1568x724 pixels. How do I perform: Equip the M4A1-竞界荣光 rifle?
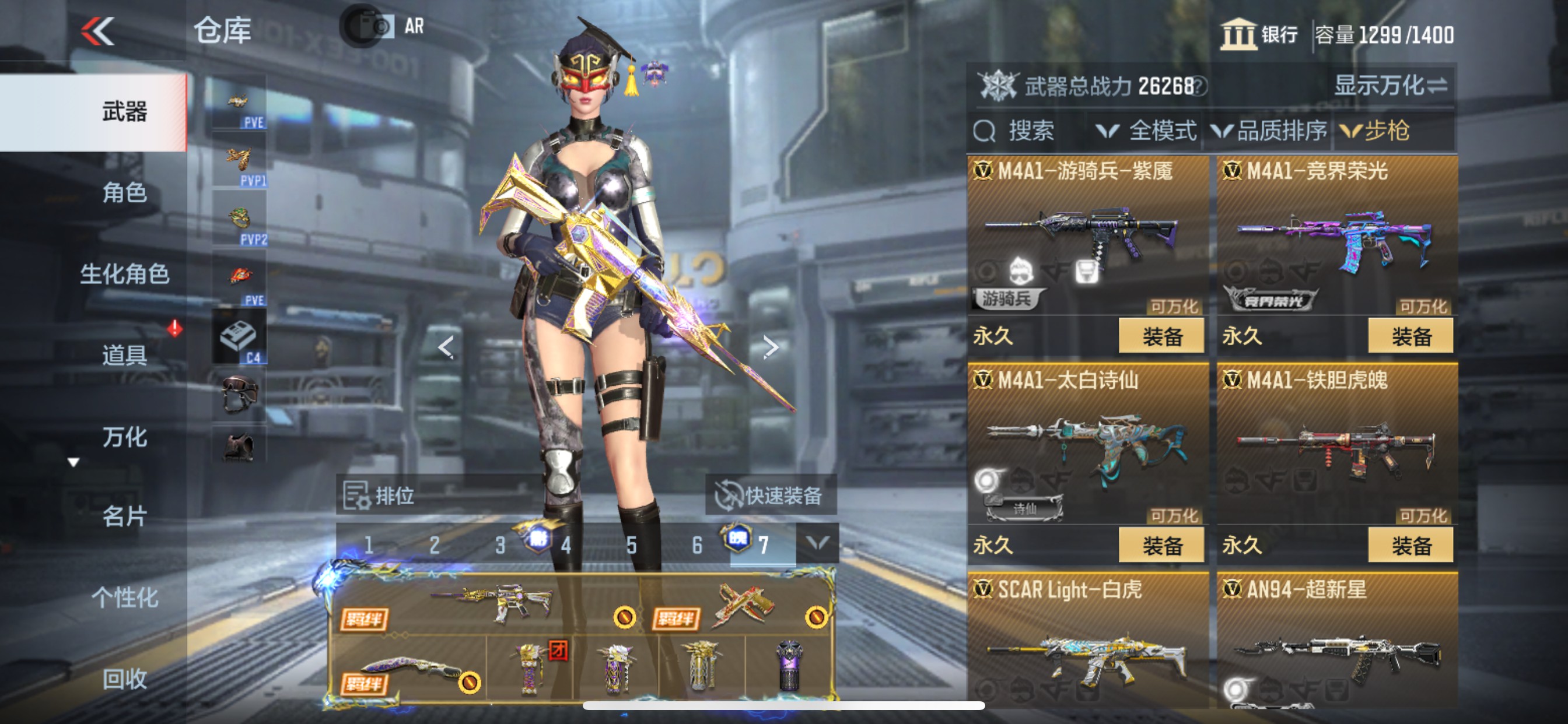pos(1410,336)
